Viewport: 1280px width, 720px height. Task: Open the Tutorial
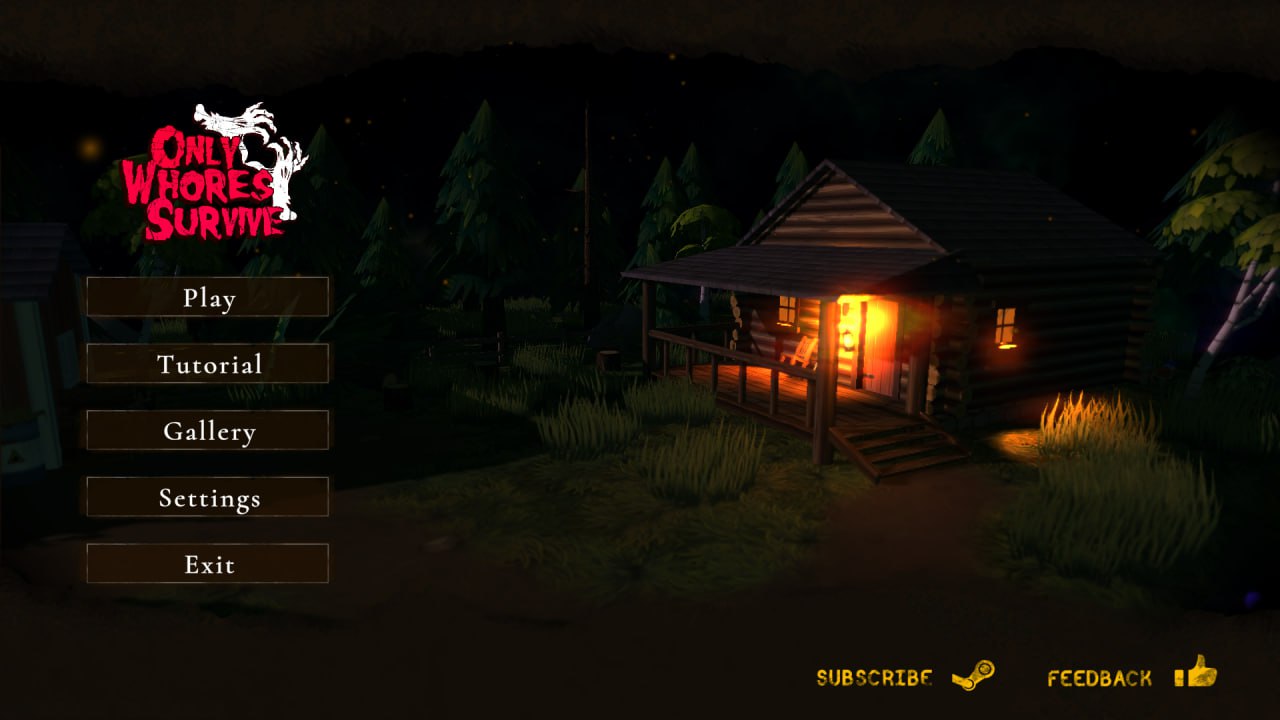pyautogui.click(x=208, y=364)
